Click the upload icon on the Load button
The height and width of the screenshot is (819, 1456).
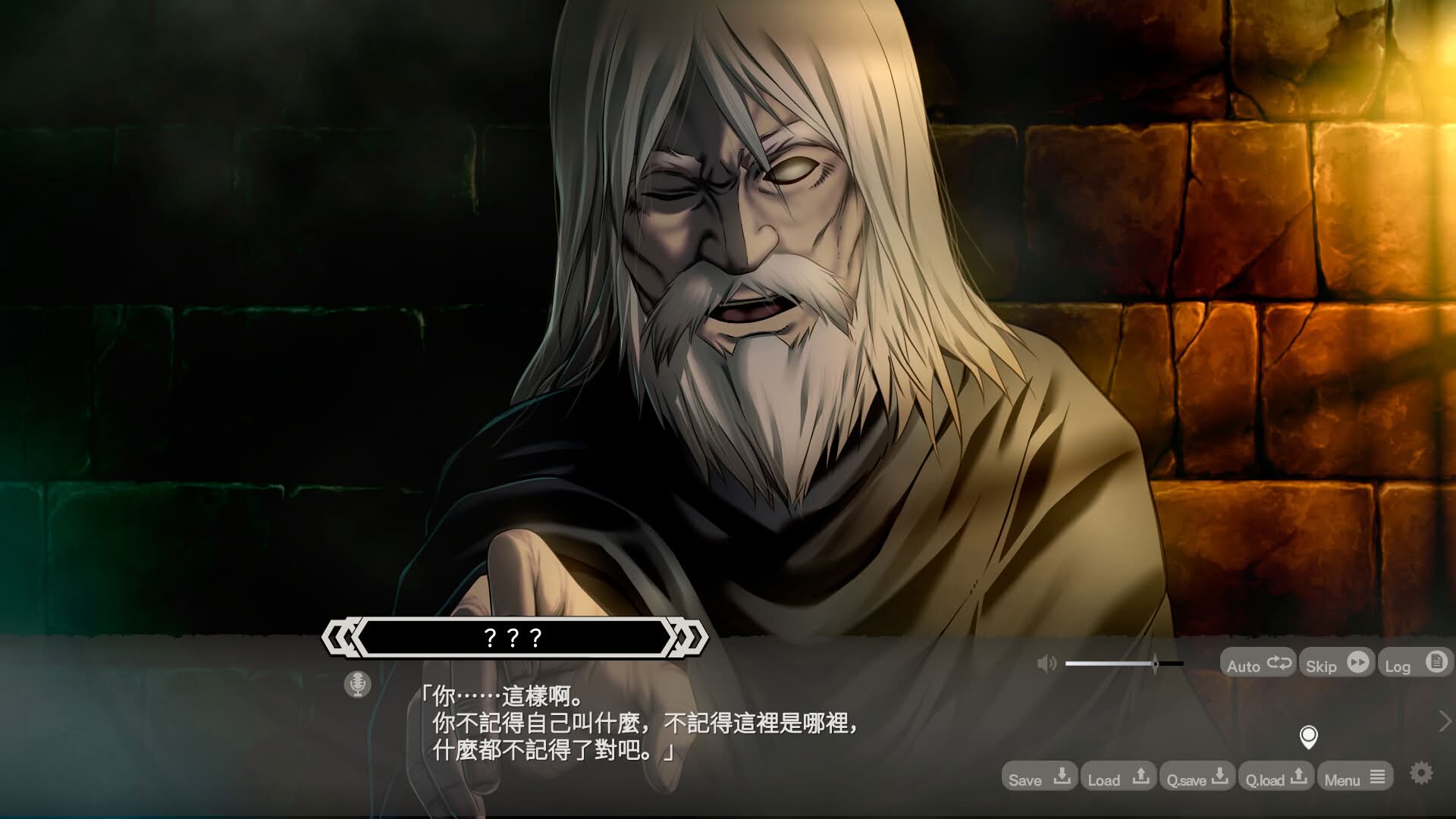(1141, 776)
